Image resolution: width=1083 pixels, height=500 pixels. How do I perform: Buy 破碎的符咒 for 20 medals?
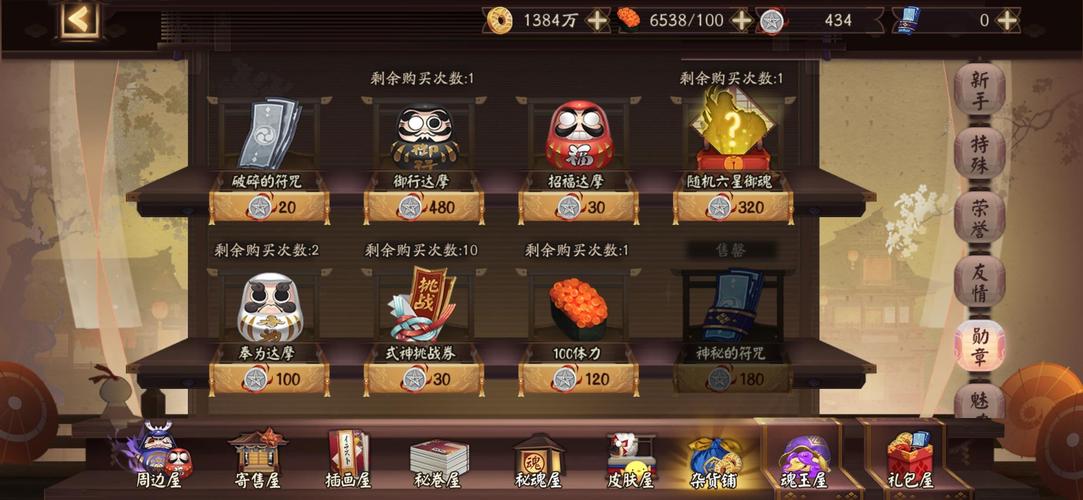tap(268, 207)
